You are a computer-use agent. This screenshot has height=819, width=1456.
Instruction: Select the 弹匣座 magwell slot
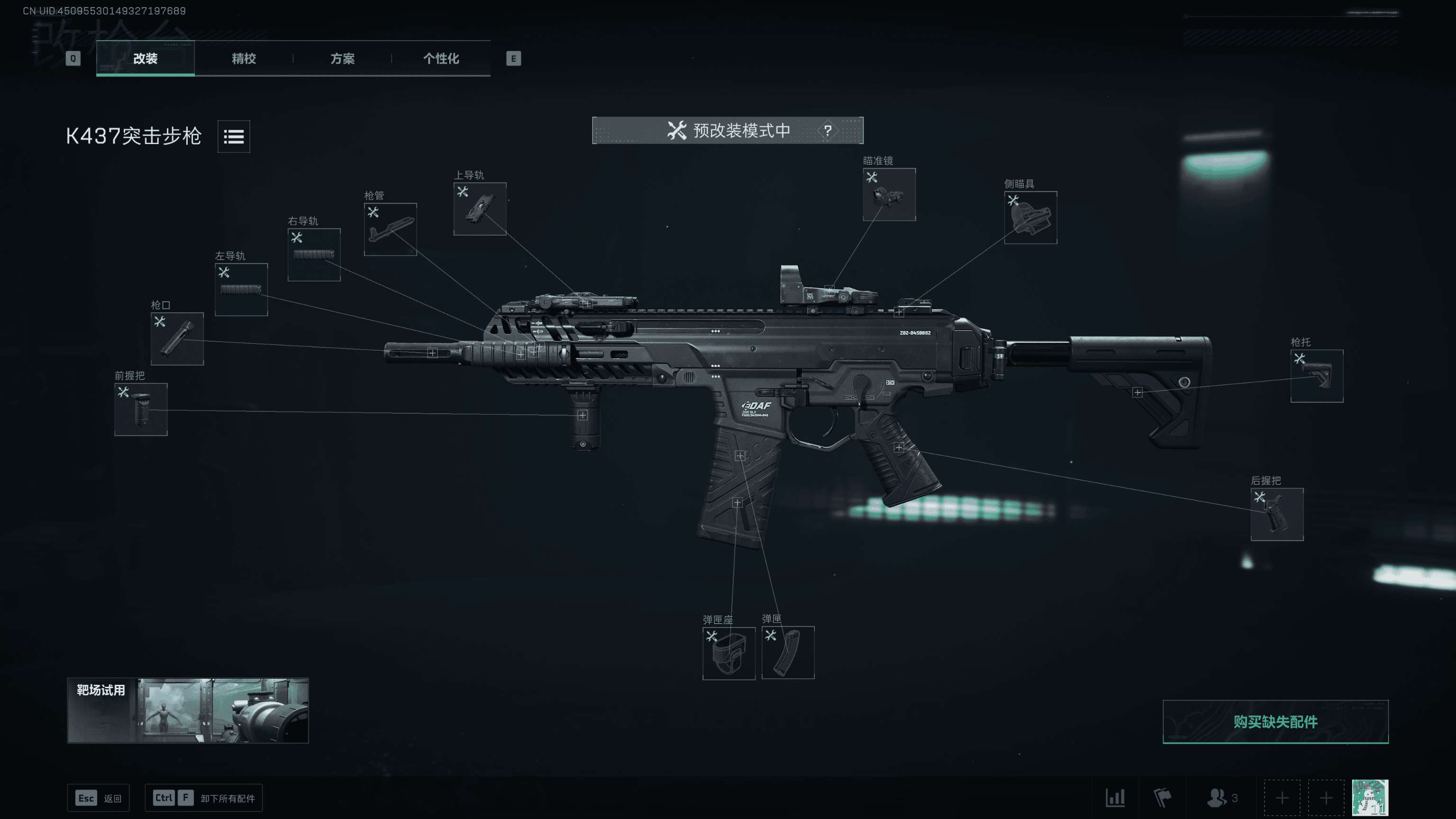[728, 653]
